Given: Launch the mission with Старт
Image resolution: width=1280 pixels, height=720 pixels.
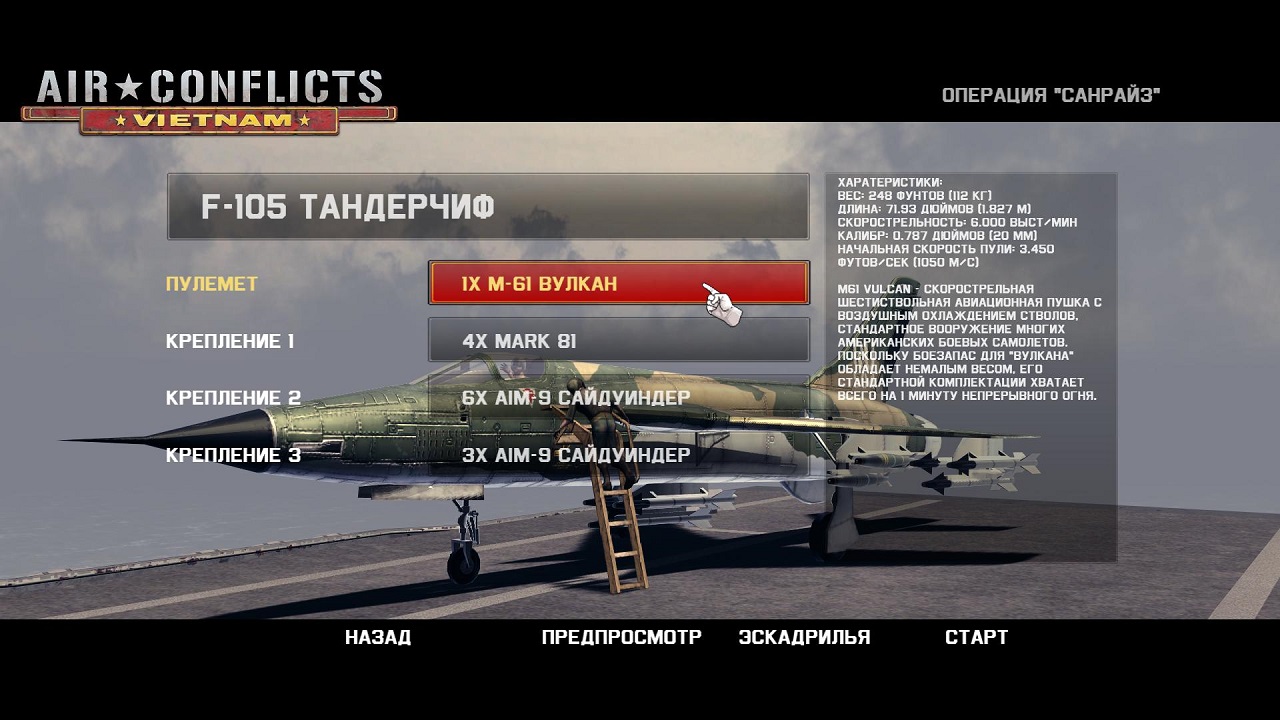Looking at the screenshot, I should point(976,637).
